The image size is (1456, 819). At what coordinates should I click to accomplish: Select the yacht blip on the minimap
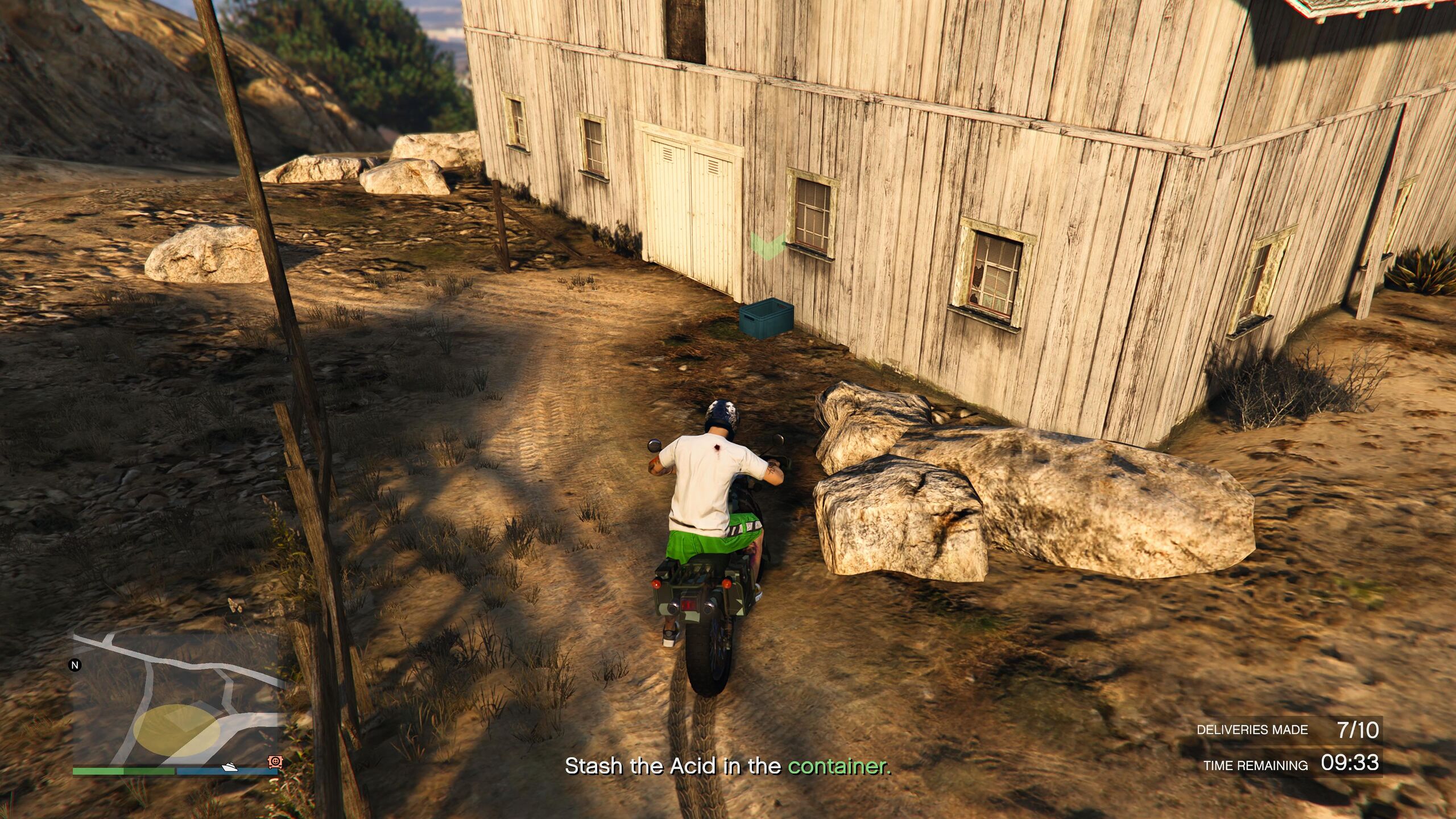[230, 767]
